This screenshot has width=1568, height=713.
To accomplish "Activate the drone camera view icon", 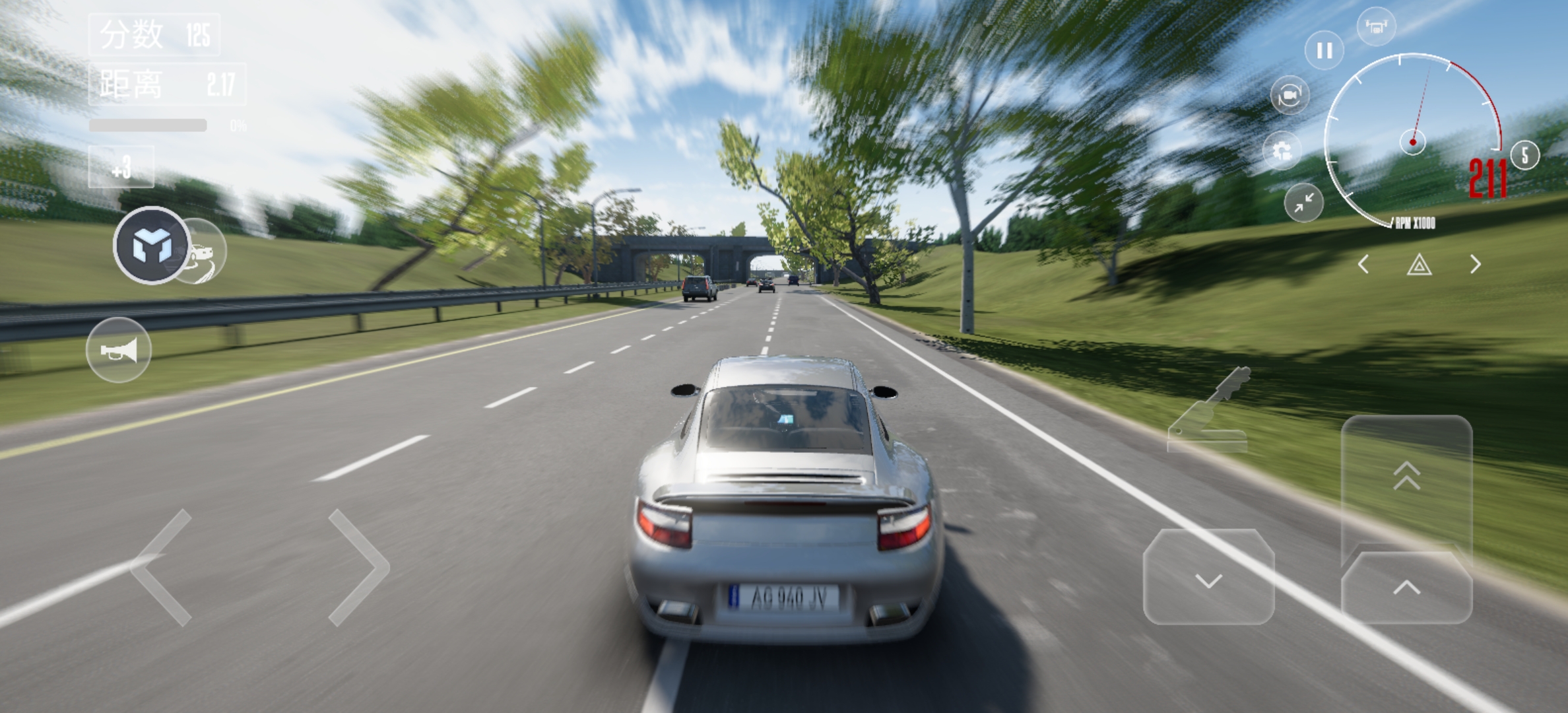I will (x=1376, y=27).
